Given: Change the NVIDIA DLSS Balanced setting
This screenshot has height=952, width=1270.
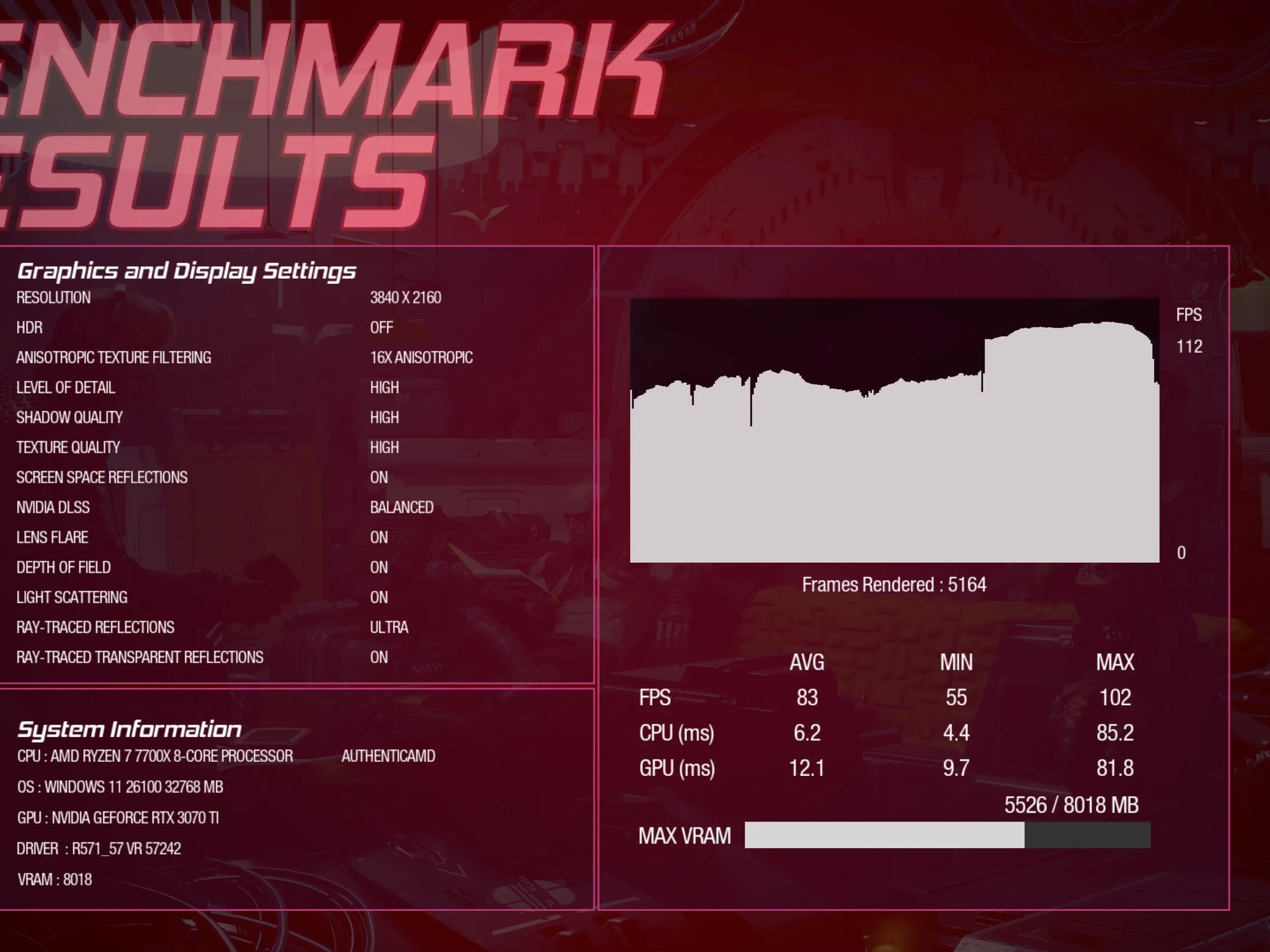Looking at the screenshot, I should (401, 507).
